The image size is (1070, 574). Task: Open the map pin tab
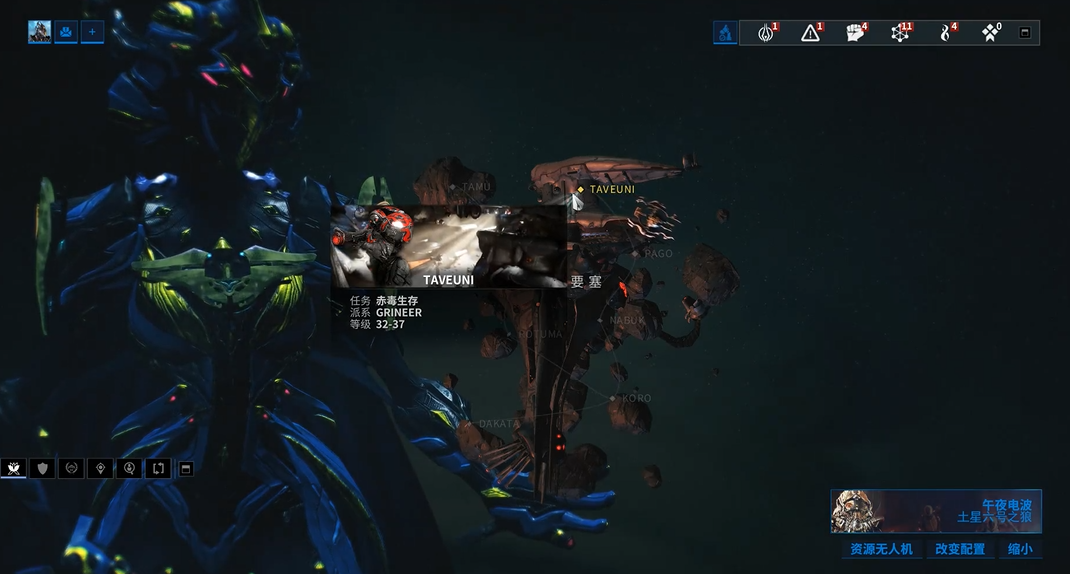100,468
